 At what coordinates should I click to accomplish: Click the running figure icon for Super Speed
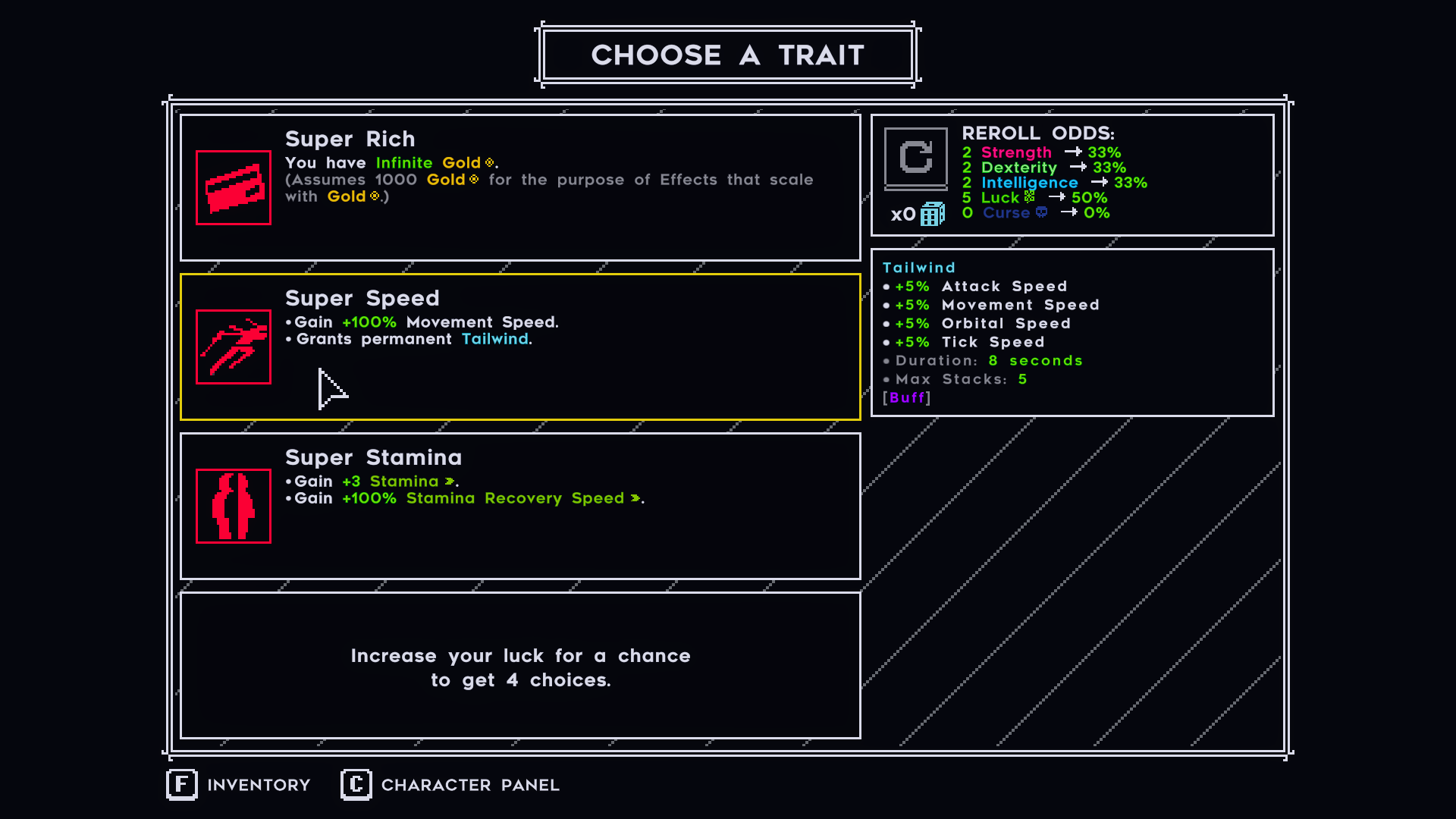233,347
